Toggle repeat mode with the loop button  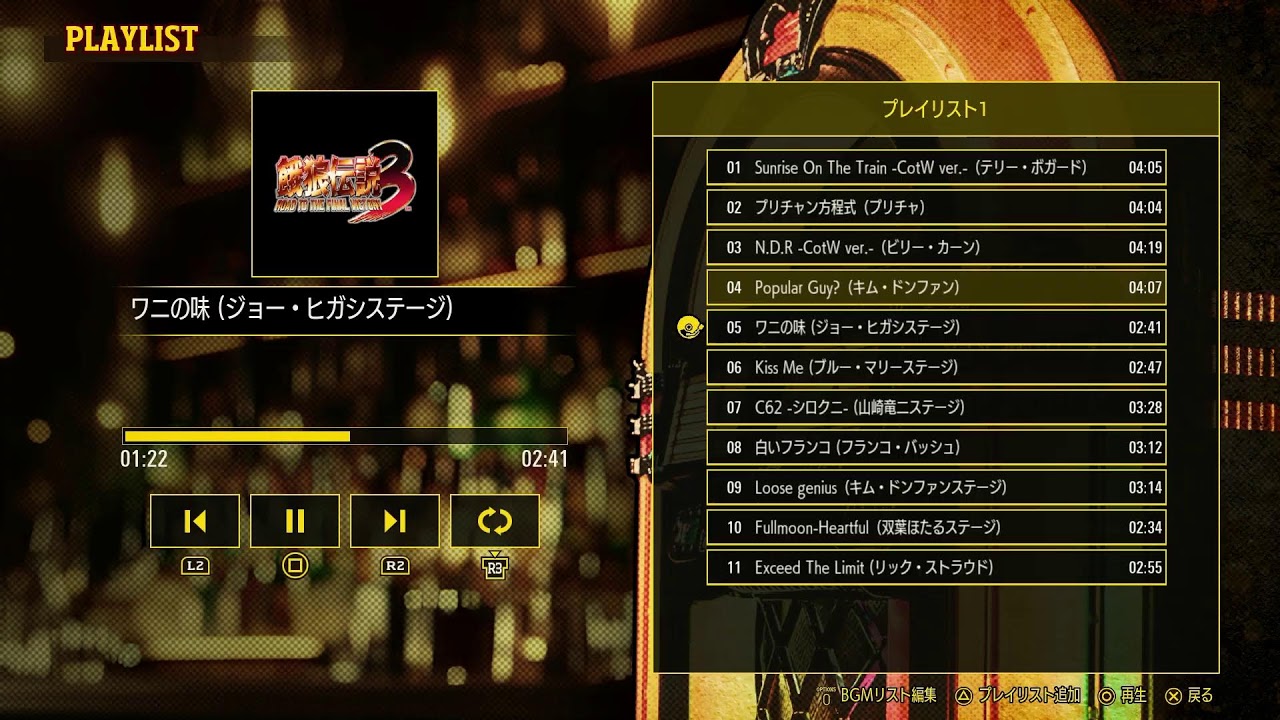coord(495,521)
